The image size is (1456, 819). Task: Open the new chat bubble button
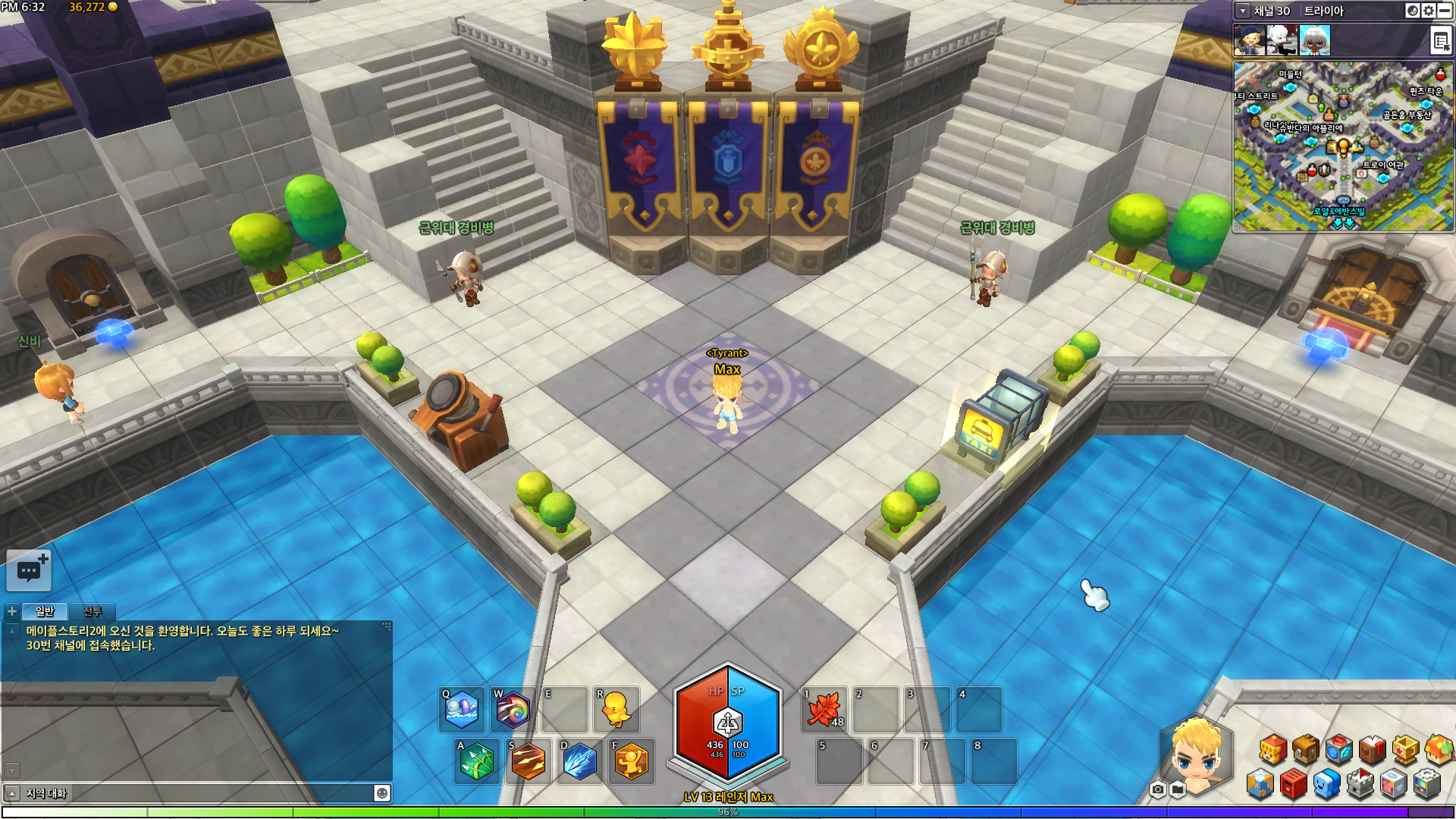click(x=29, y=570)
